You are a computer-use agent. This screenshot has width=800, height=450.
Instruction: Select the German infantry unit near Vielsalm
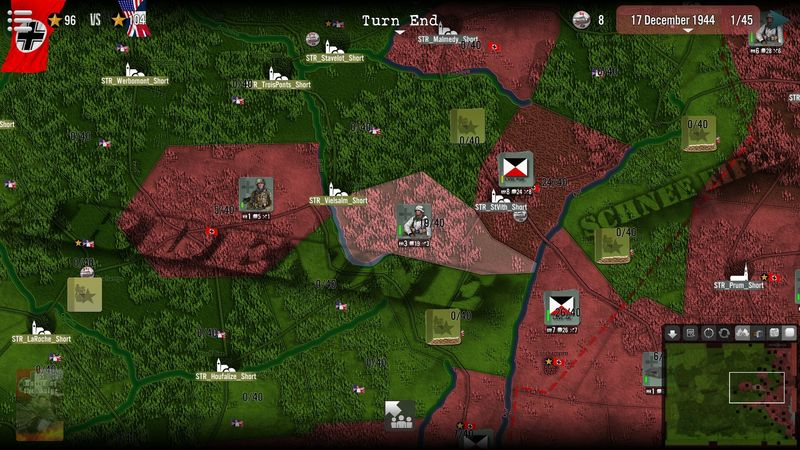pyautogui.click(x=413, y=222)
